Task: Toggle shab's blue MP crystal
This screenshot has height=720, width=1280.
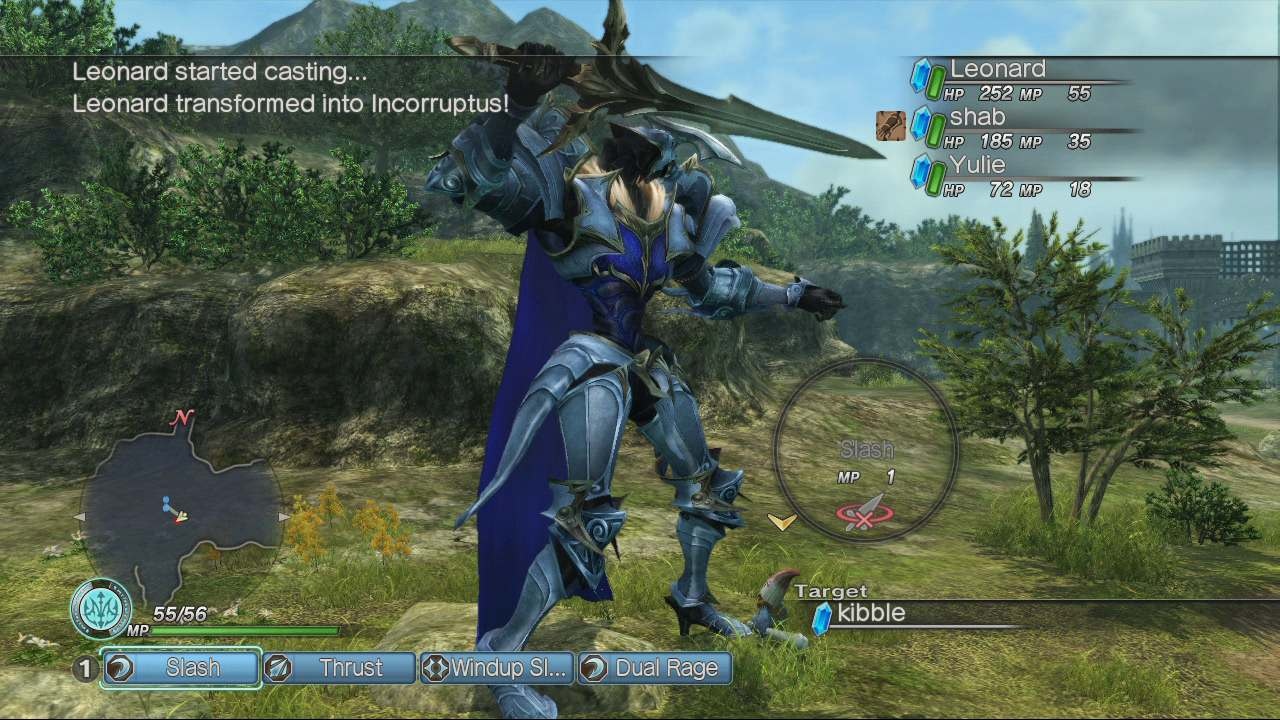Action: [920, 121]
